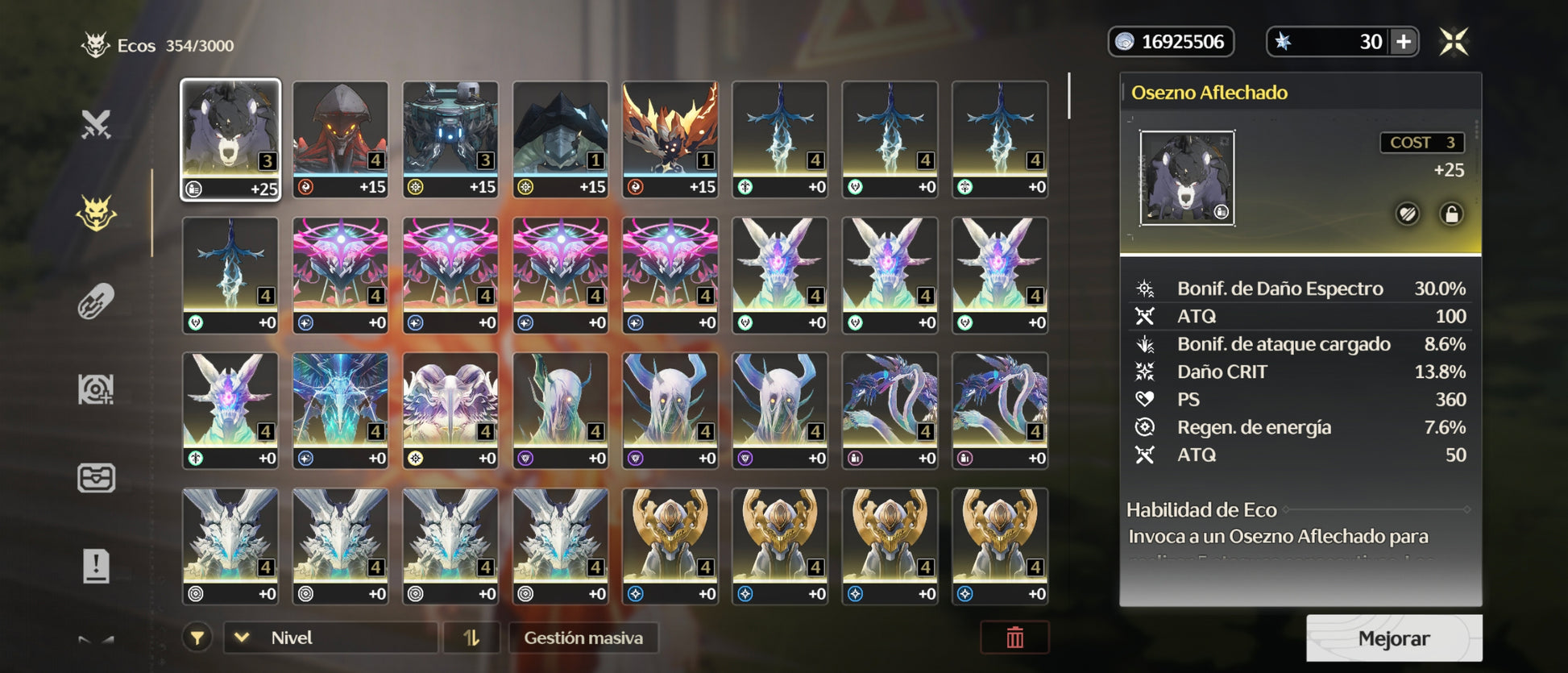Click the Mejorar upgrade button
1568x673 pixels.
[1393, 638]
